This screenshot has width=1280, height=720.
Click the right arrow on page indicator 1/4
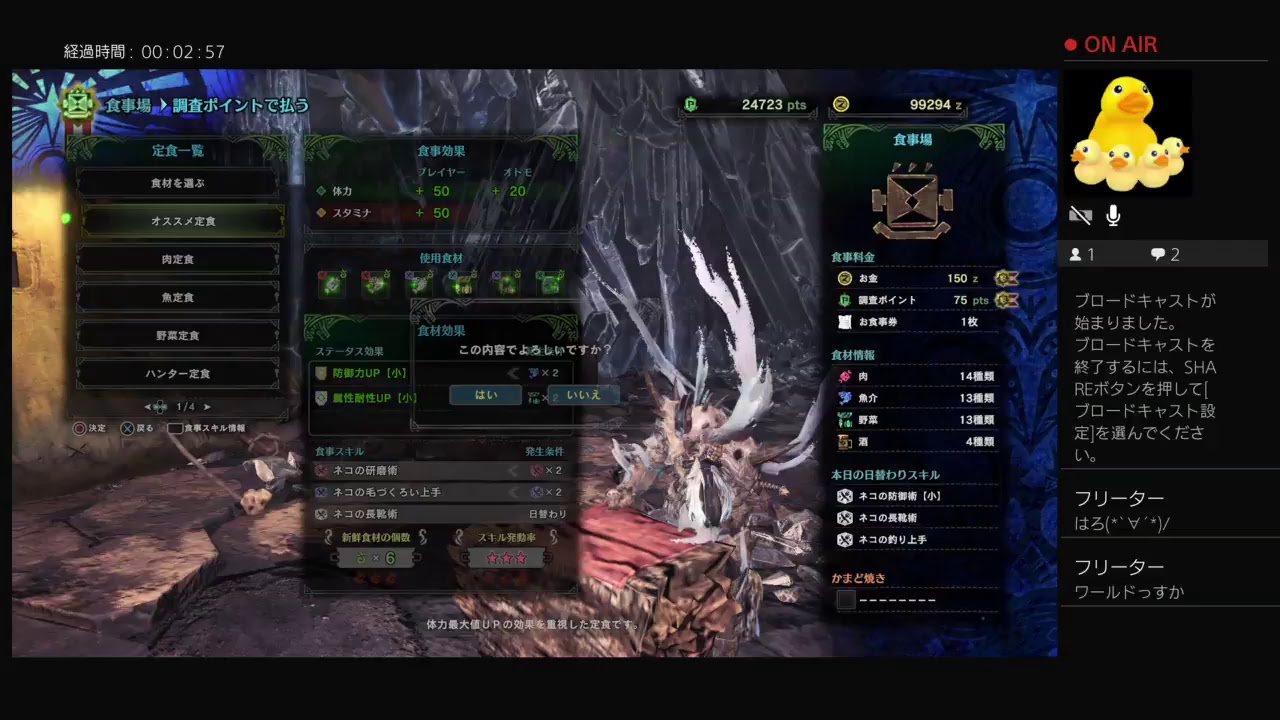(207, 407)
